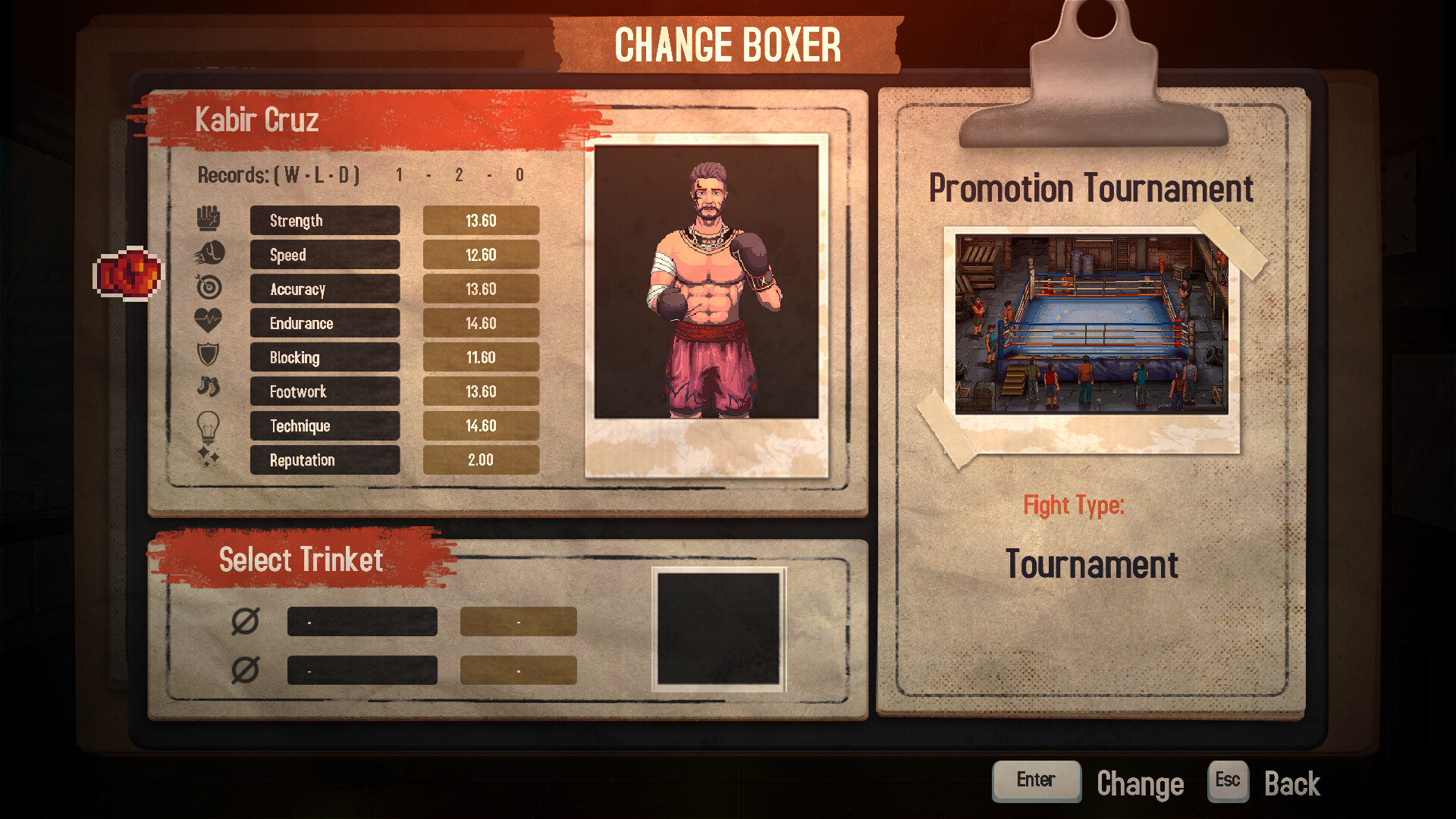This screenshot has width=1456, height=819.
Task: Select the first empty trinket slot symbol
Action: tap(244, 620)
